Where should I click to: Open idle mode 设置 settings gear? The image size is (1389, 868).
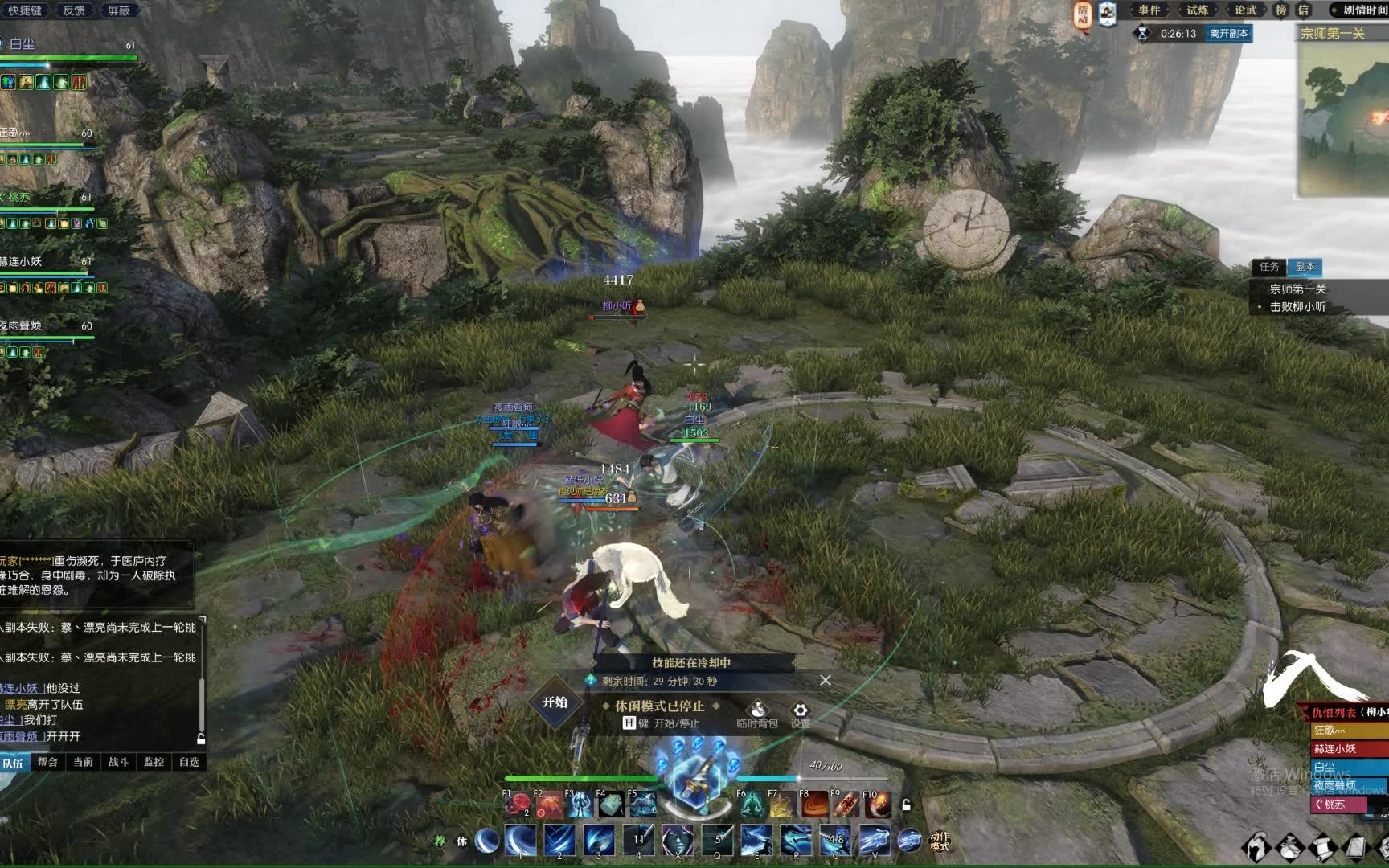click(800, 712)
